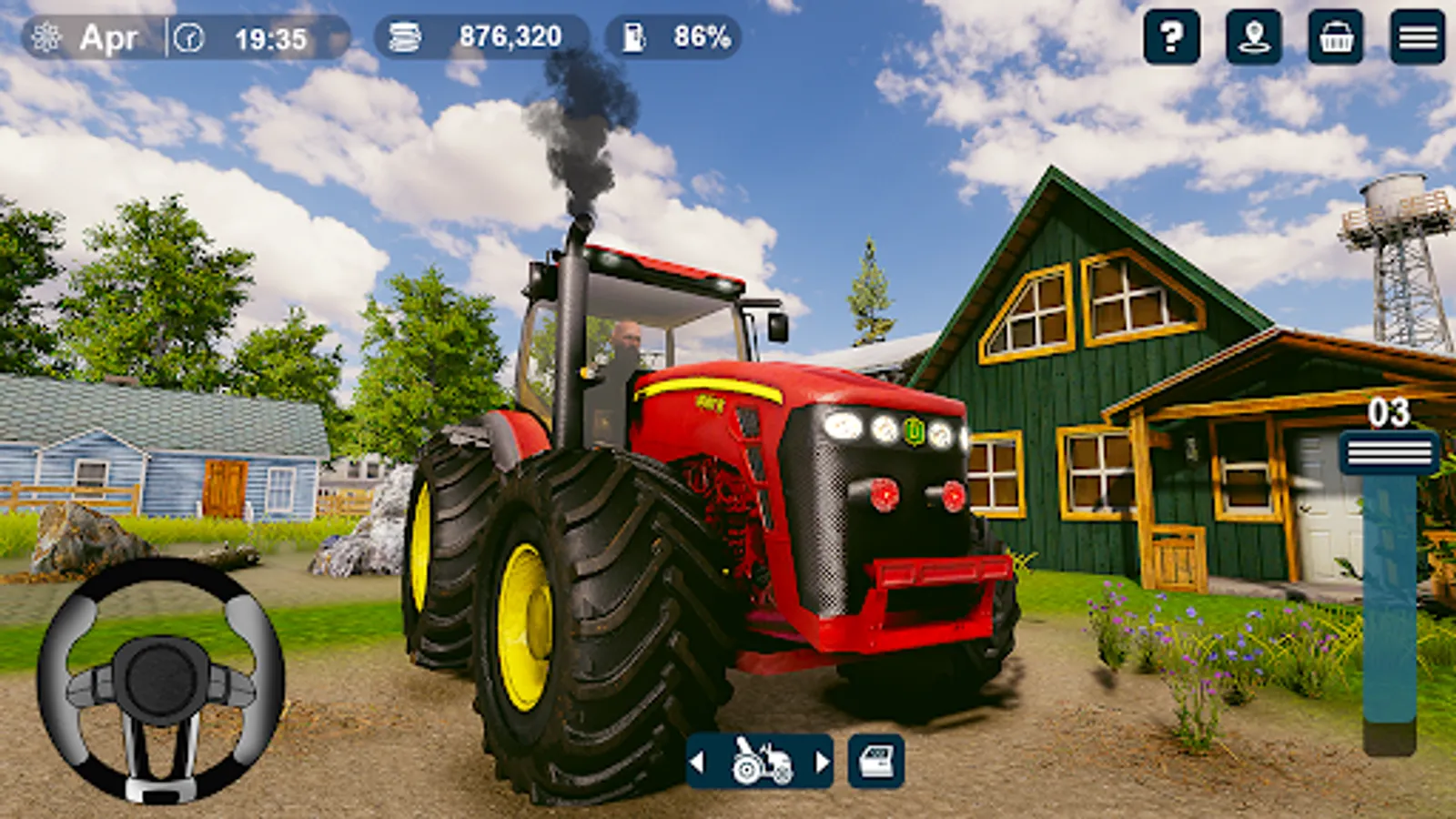Open the map location pin button
Screen dimensions: 1456x819
click(x=1253, y=37)
